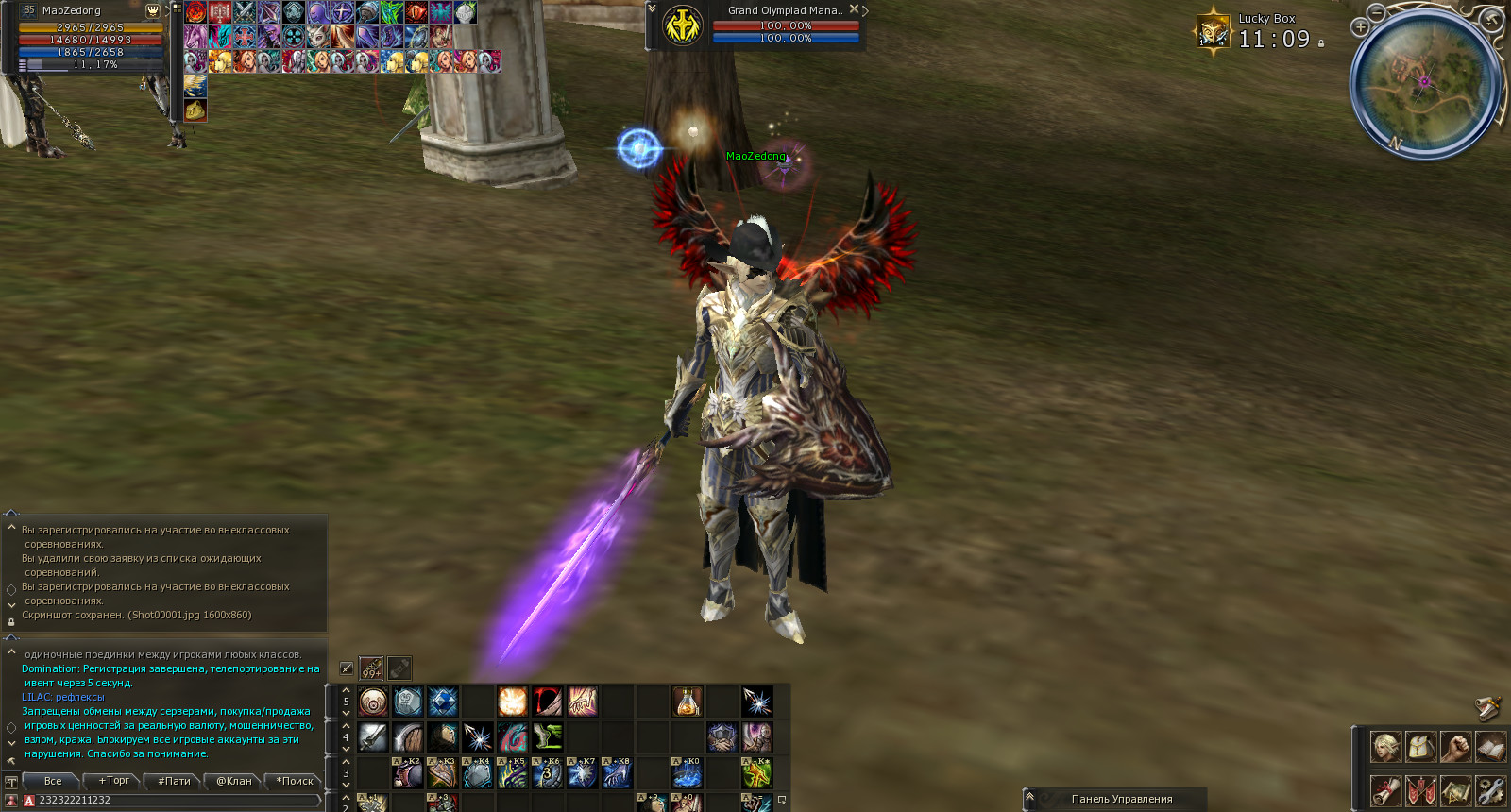Expand the Панель Управления panel

pos(1030,798)
